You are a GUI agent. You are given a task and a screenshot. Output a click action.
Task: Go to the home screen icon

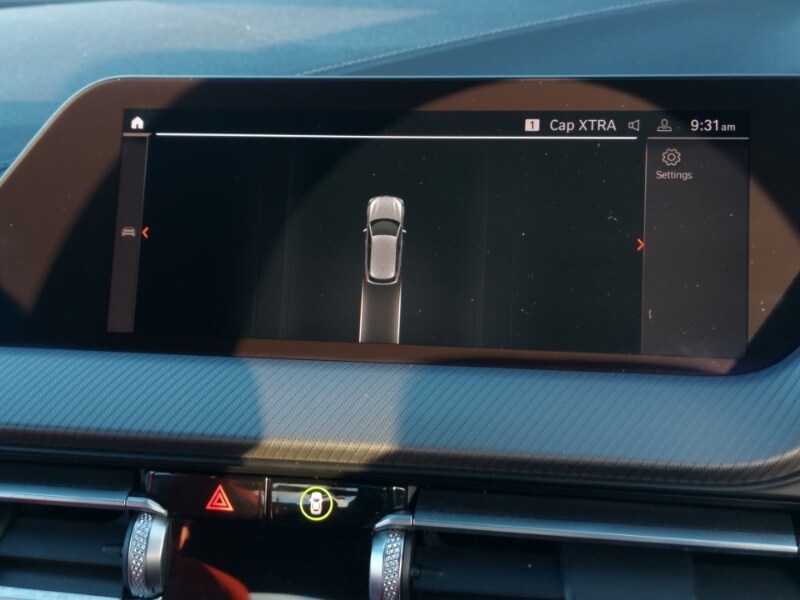pyautogui.click(x=137, y=123)
